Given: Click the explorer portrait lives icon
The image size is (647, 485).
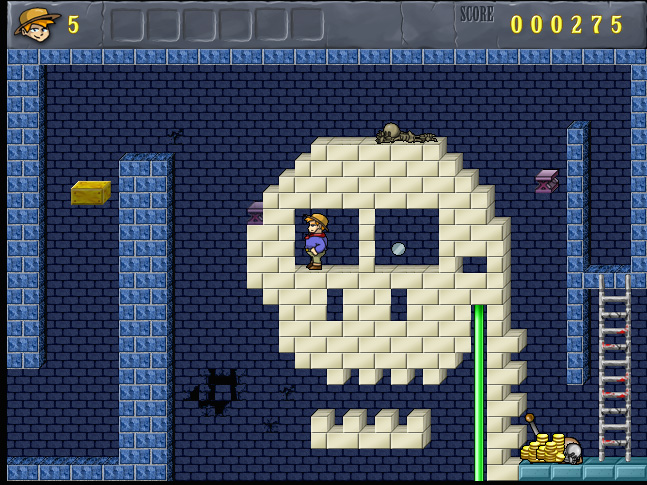Looking at the screenshot, I should tap(37, 23).
